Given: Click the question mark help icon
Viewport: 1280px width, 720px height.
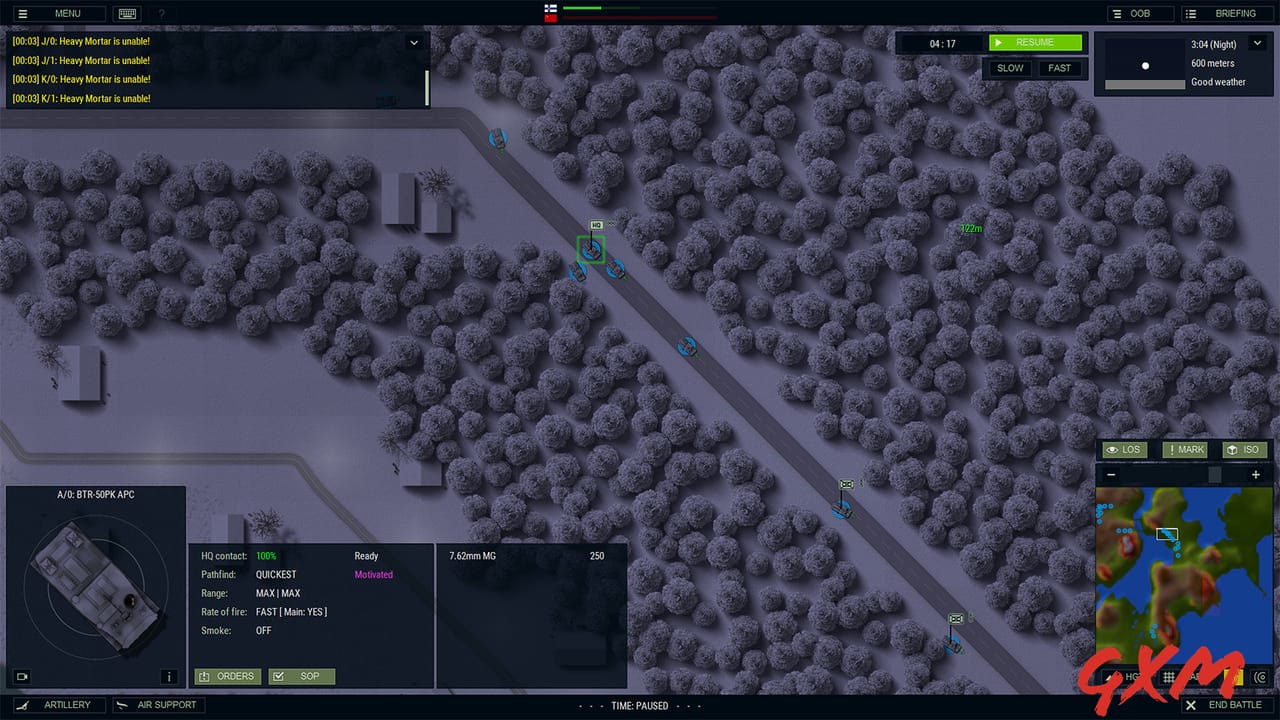Looking at the screenshot, I should point(162,13).
